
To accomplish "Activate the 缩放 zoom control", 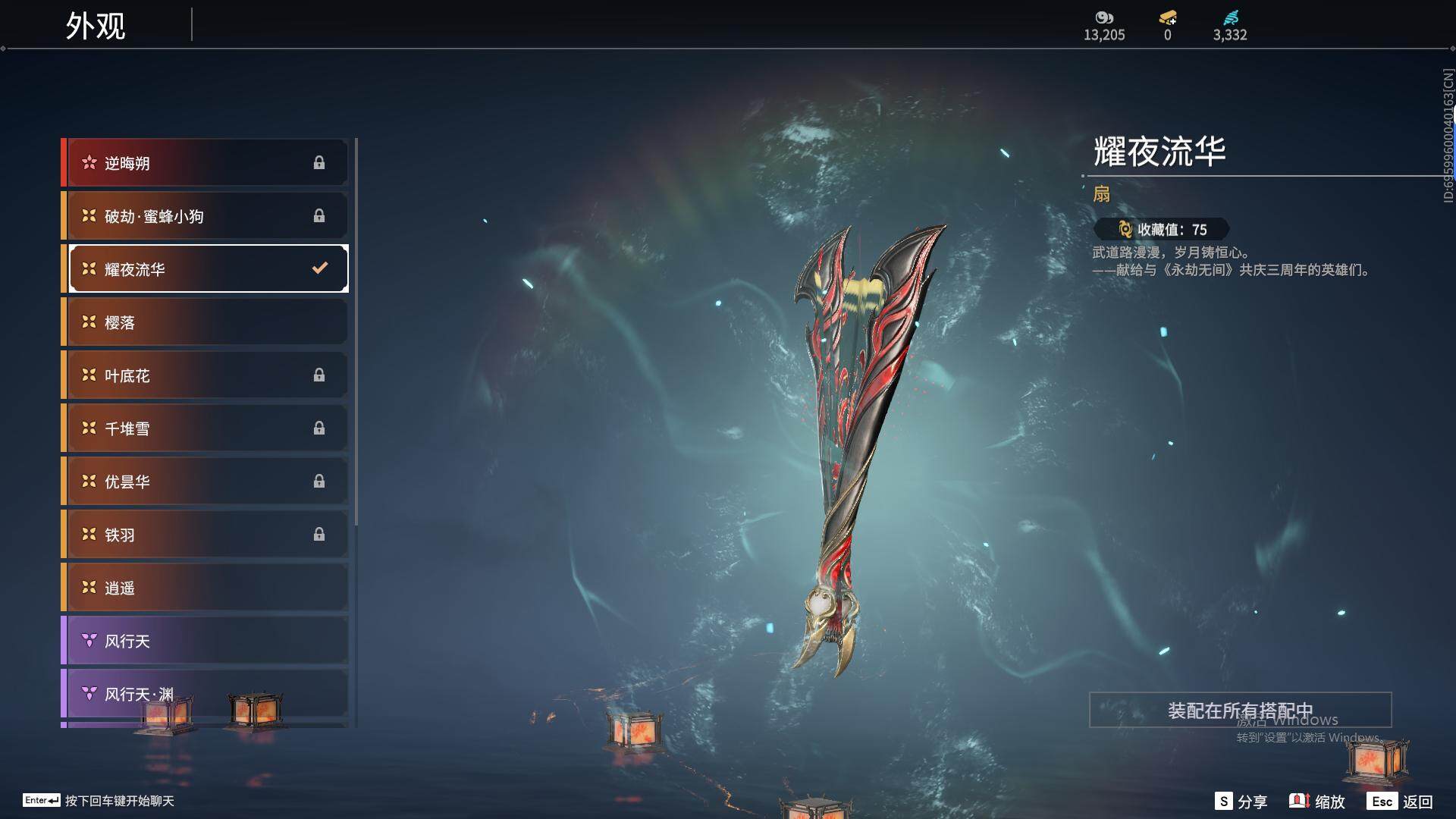I will 1317,802.
